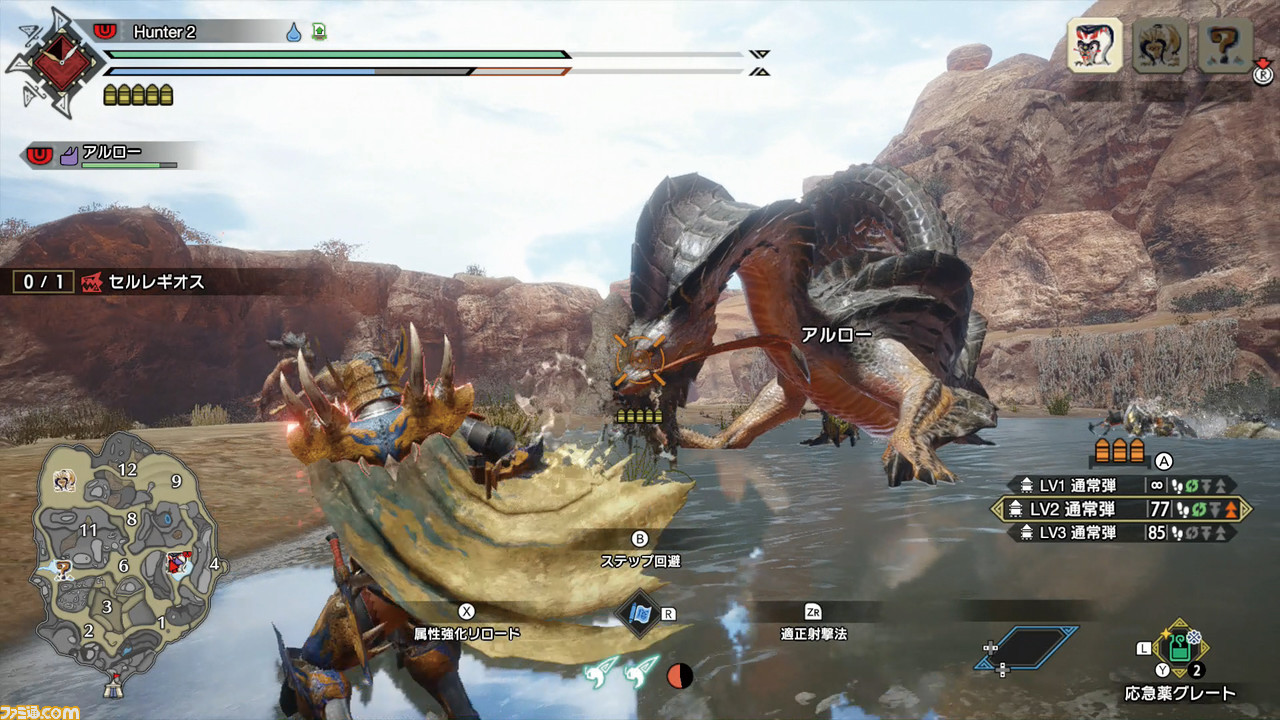Select the セルレギオス quest objective tracker

108,282
